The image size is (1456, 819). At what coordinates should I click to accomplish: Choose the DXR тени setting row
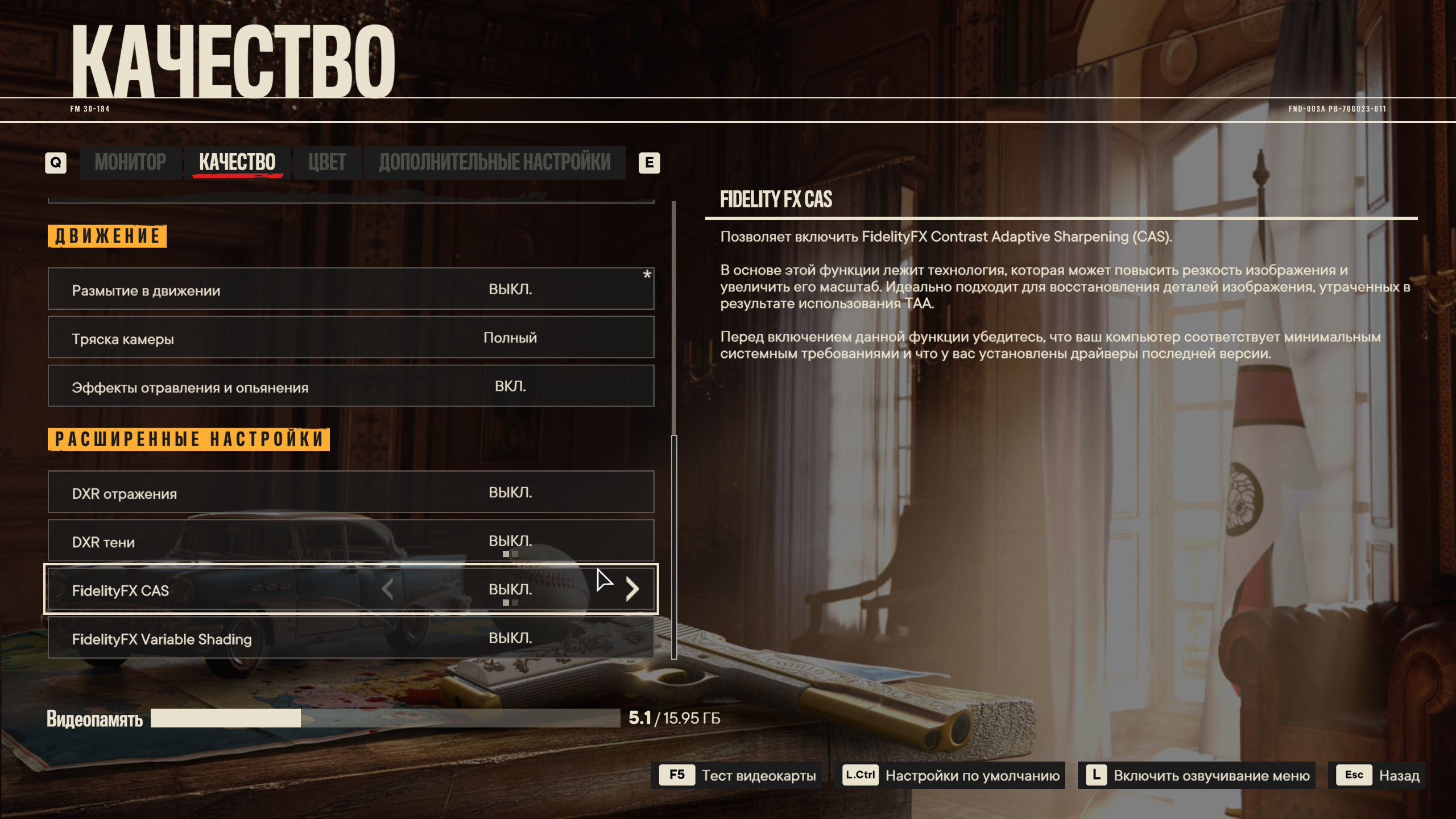pyautogui.click(x=351, y=540)
